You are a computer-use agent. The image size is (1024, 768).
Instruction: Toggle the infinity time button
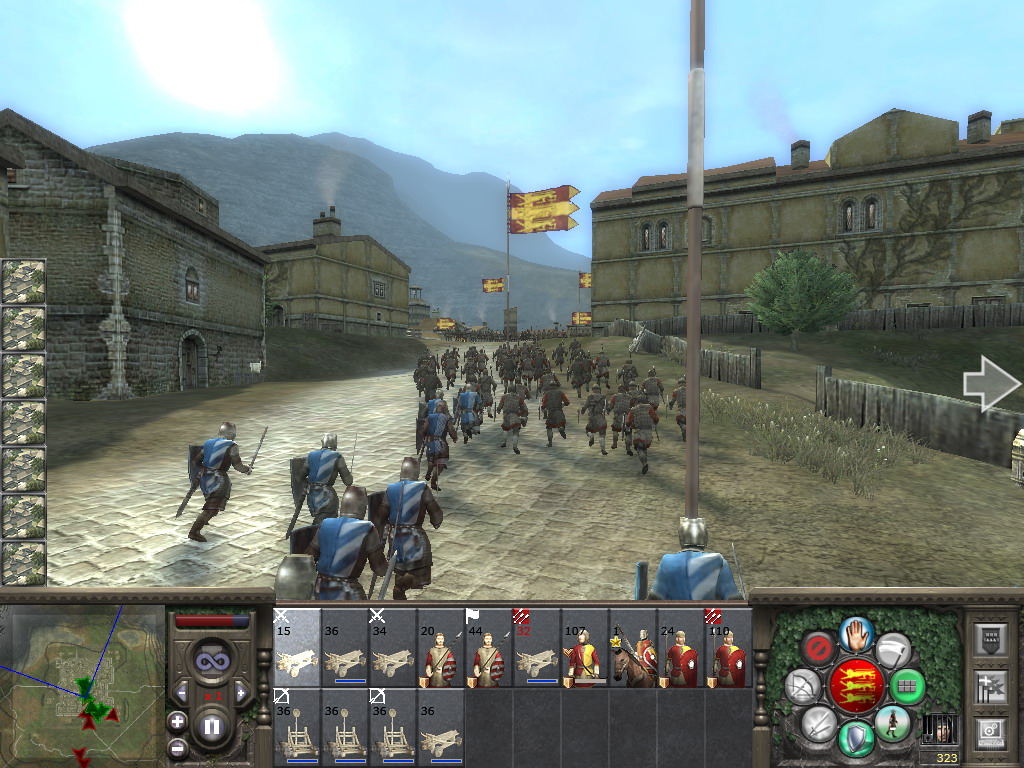211,659
